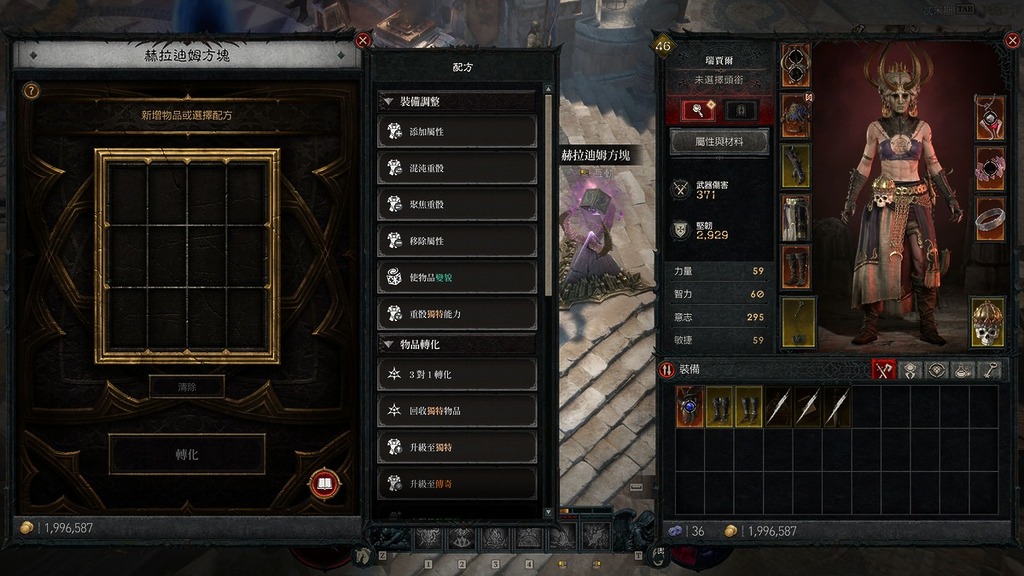Pick the 升級至獨特 recipe
This screenshot has height=576, width=1024.
coord(457,447)
